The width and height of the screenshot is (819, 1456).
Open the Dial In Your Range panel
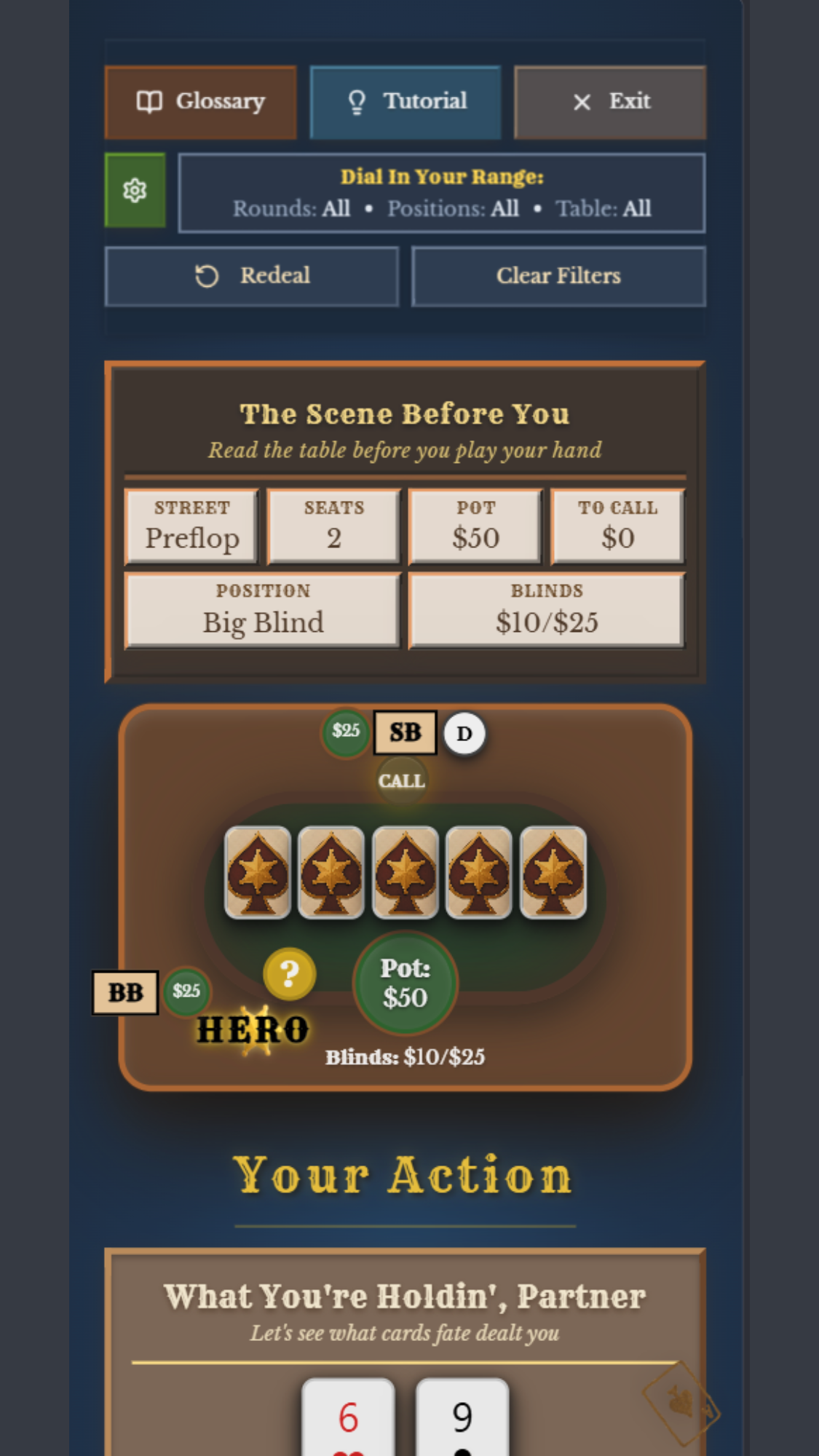(x=441, y=193)
